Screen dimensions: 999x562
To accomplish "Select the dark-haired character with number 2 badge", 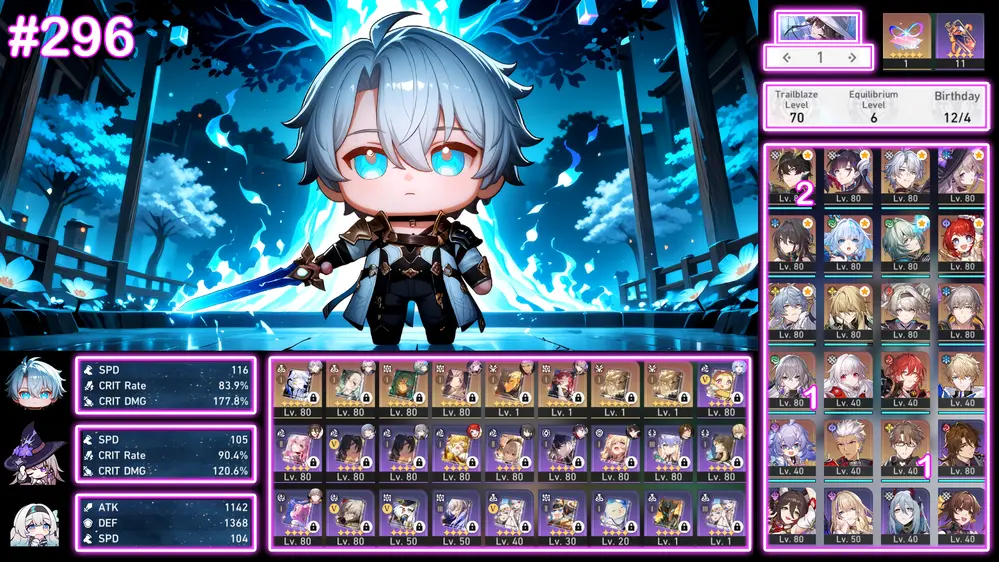I will coord(793,173).
